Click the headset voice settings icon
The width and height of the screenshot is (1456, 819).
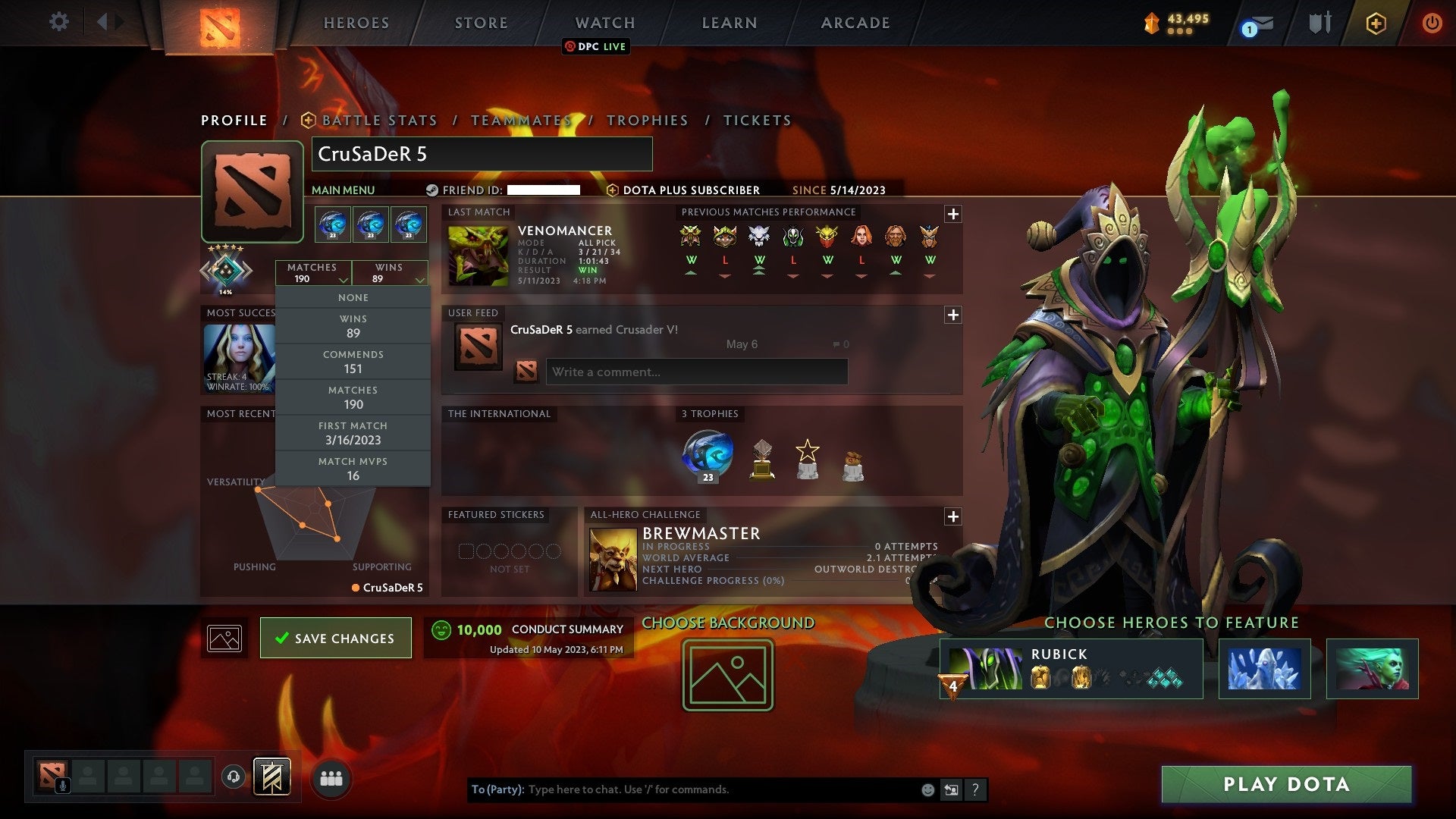(234, 775)
